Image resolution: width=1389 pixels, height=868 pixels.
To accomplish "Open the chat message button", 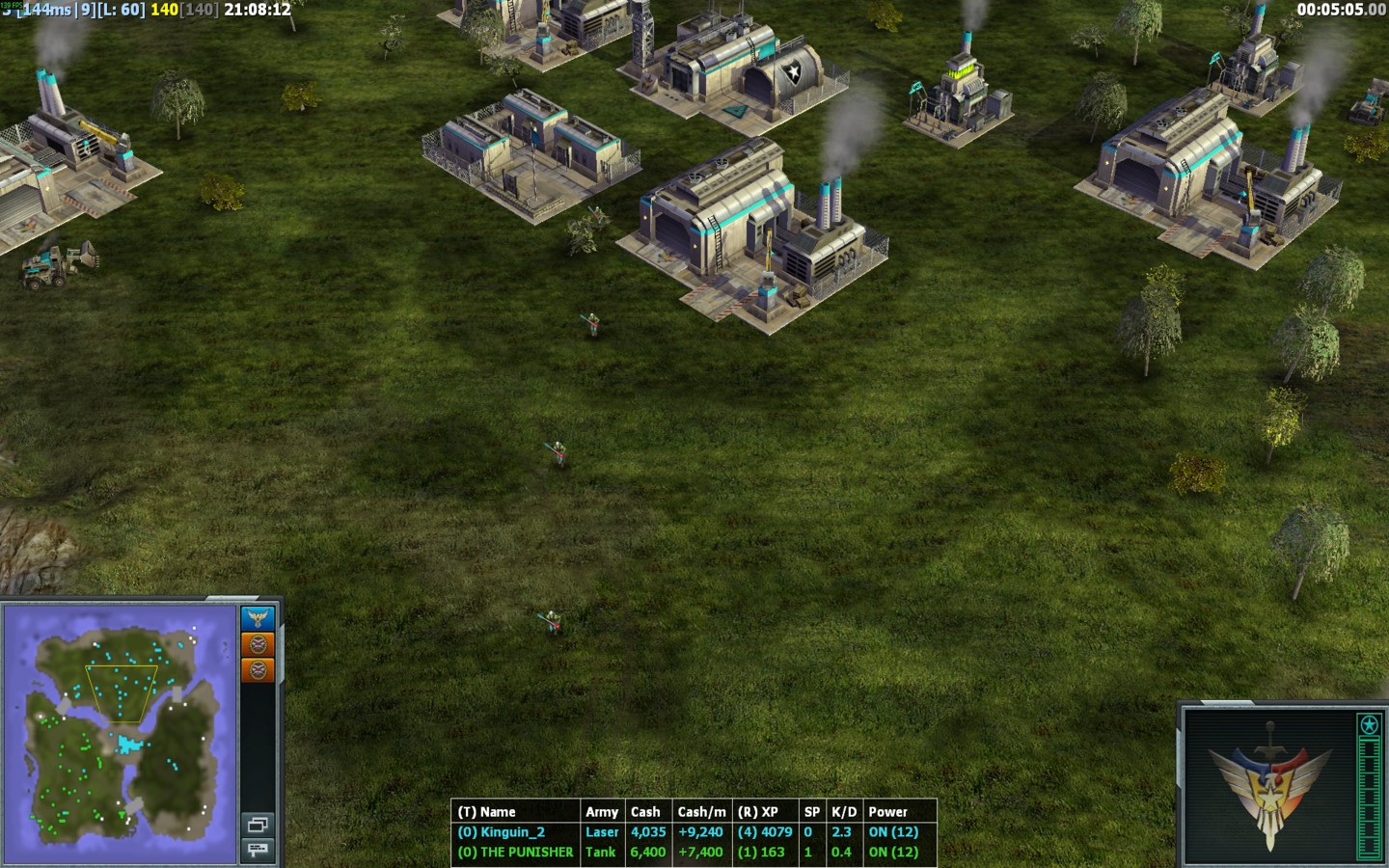I will coord(258,850).
